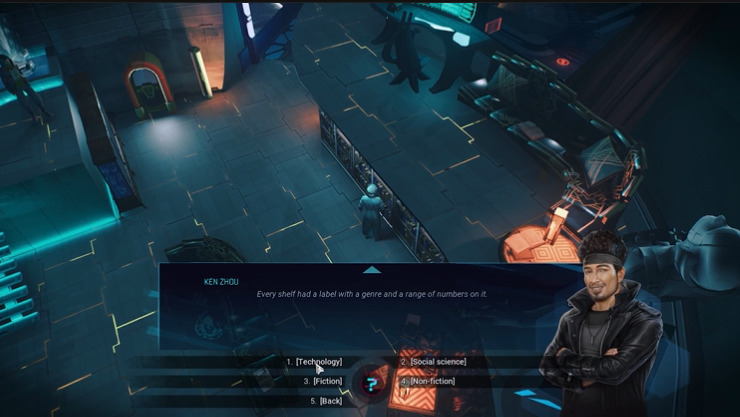Pick the Fiction dialogue choice
Image resolution: width=740 pixels, height=417 pixels.
(327, 381)
